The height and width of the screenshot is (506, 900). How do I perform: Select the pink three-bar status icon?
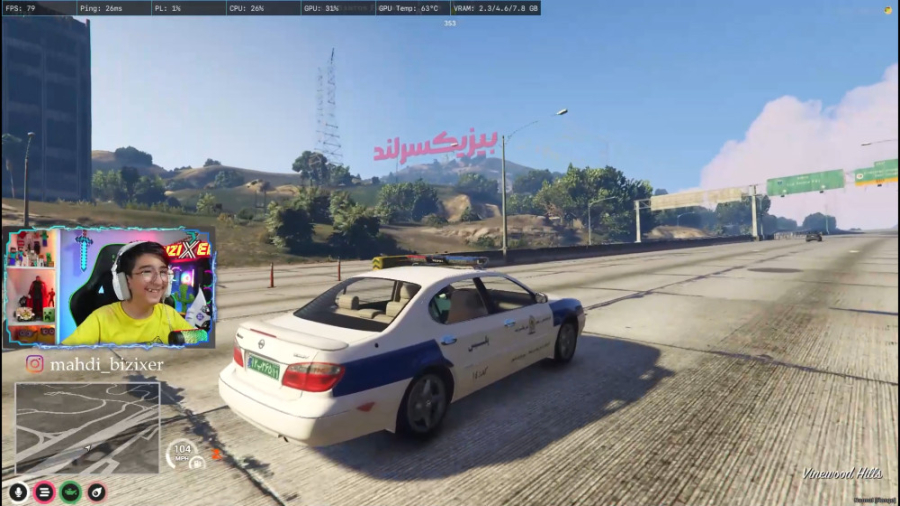(44, 492)
